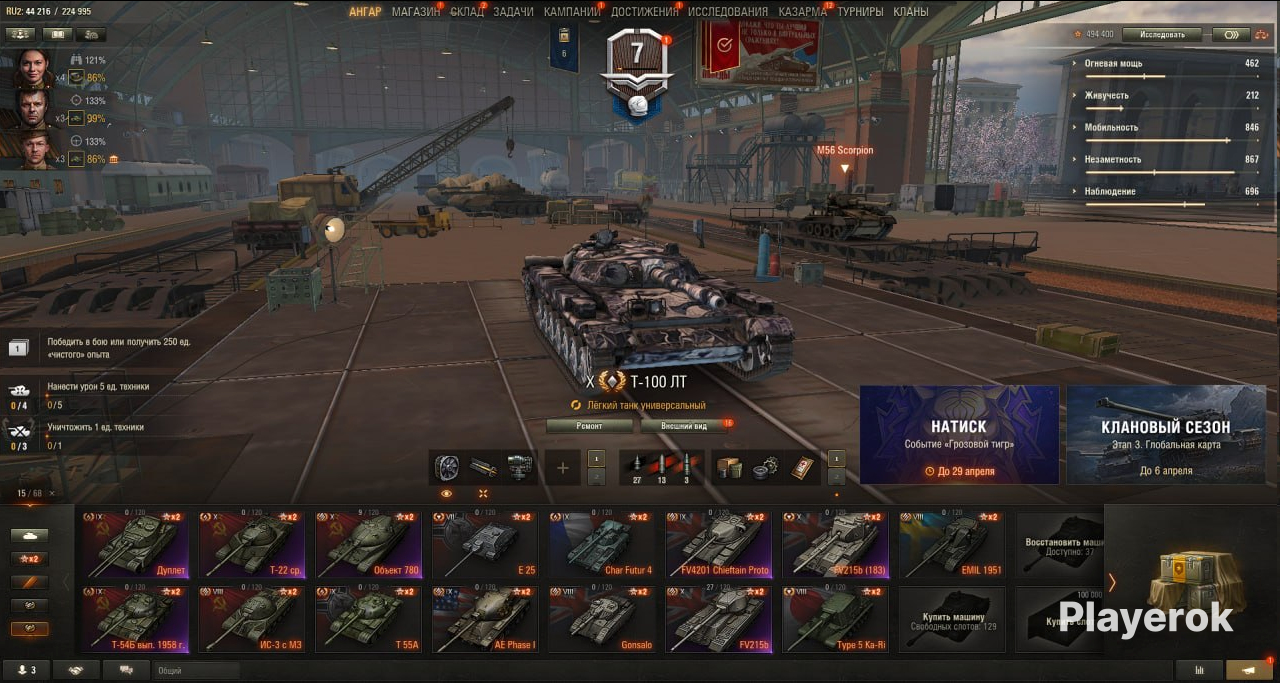Image resolution: width=1280 pixels, height=683 pixels.
Task: Click the Исследовать button
Action: click(x=1161, y=34)
